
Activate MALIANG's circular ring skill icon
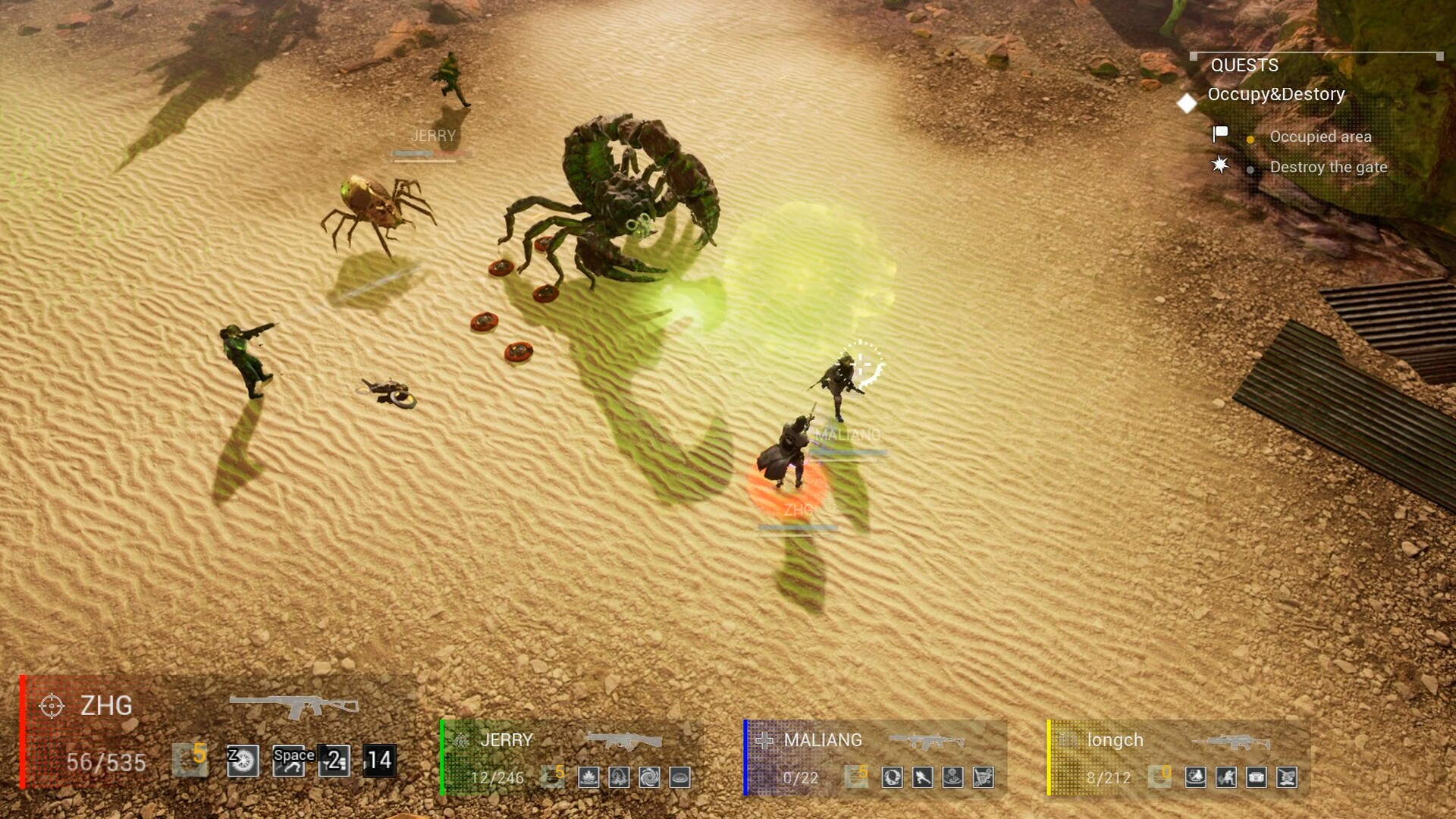click(892, 777)
